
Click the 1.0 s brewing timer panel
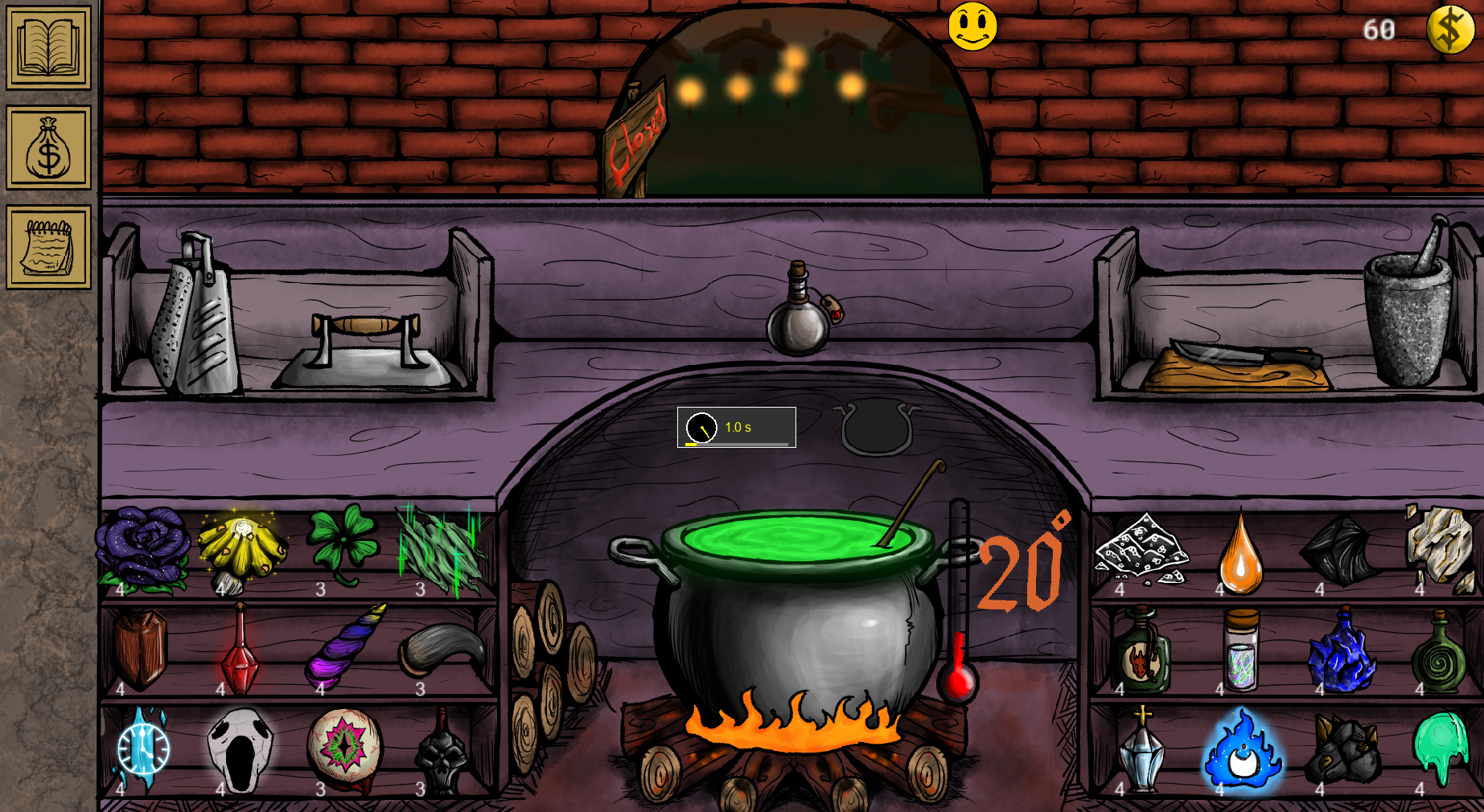[736, 426]
